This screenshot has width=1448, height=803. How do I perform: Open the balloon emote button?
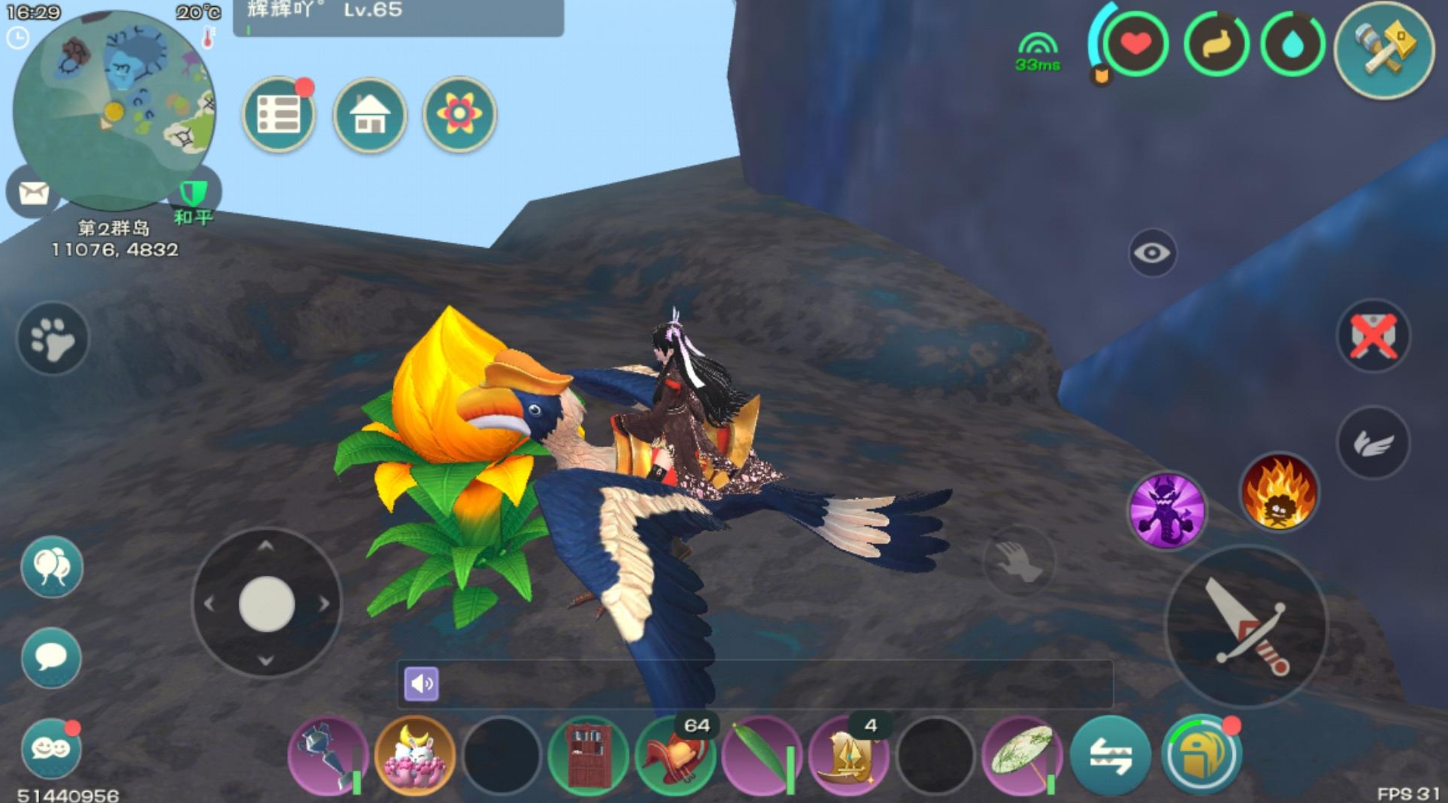52,567
